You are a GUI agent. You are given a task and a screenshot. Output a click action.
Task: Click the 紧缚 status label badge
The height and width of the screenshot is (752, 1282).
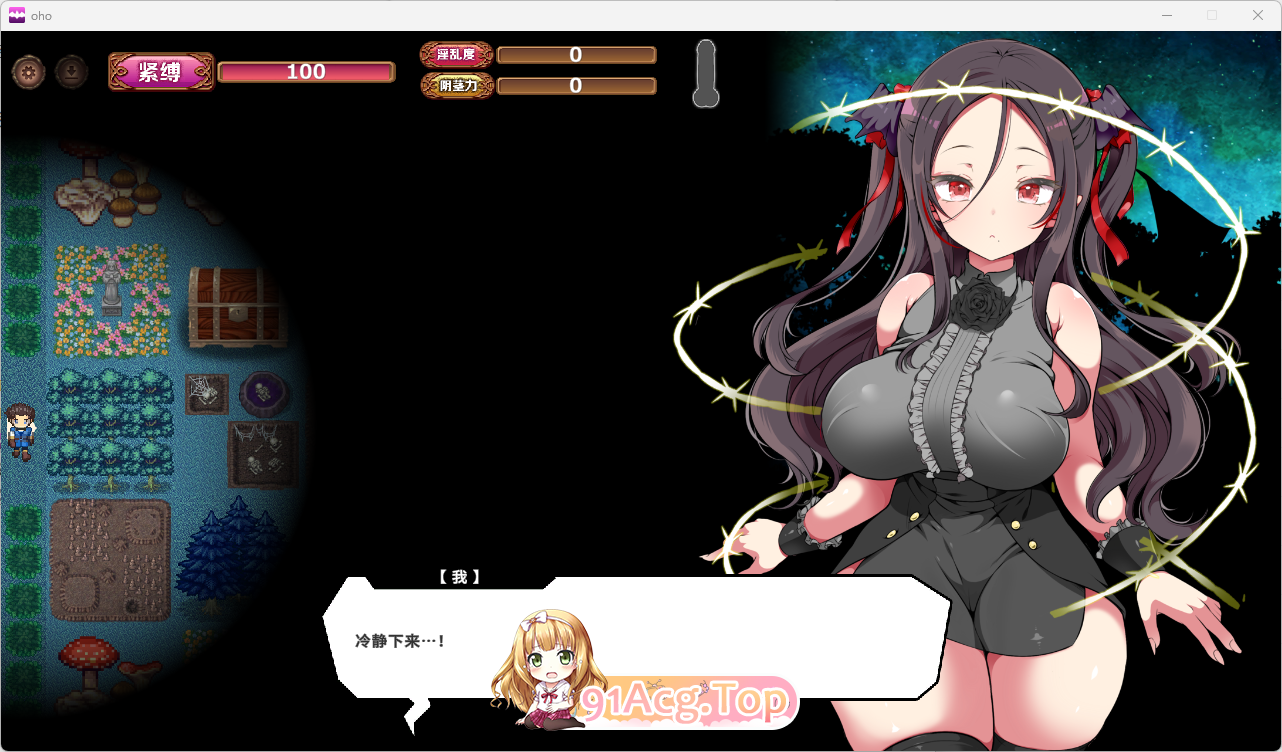click(160, 72)
